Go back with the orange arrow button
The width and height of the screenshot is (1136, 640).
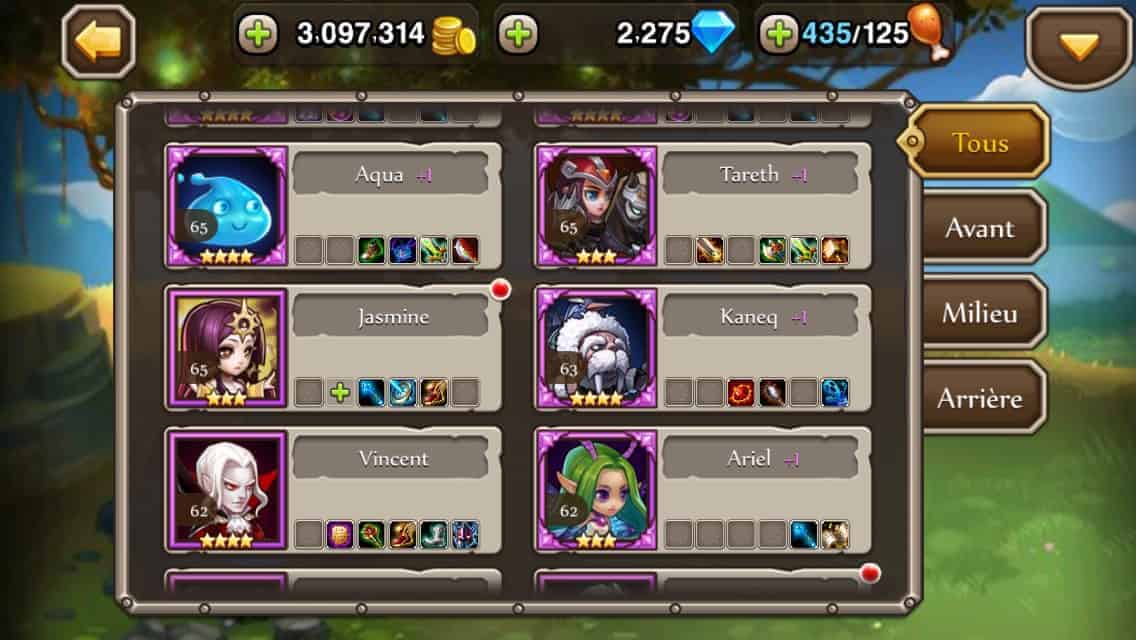(98, 41)
